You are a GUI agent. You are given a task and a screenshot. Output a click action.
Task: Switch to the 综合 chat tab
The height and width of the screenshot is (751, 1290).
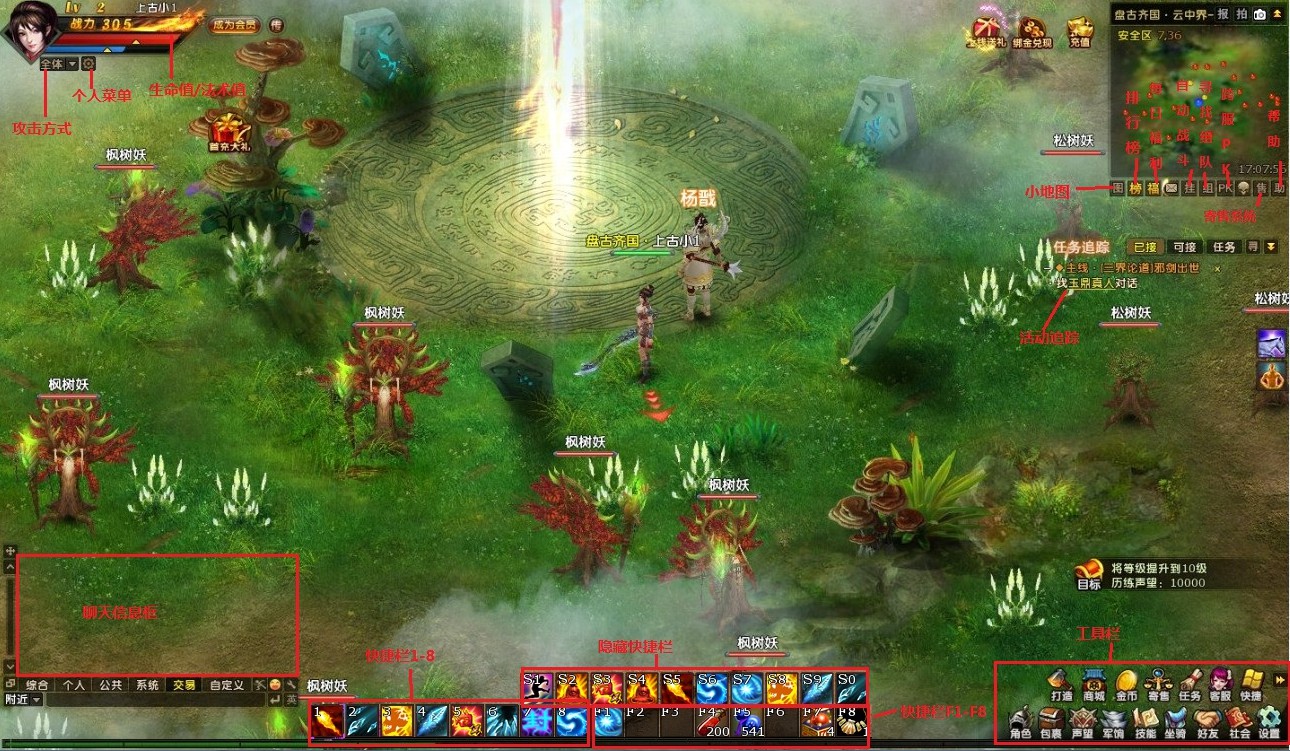[37, 685]
